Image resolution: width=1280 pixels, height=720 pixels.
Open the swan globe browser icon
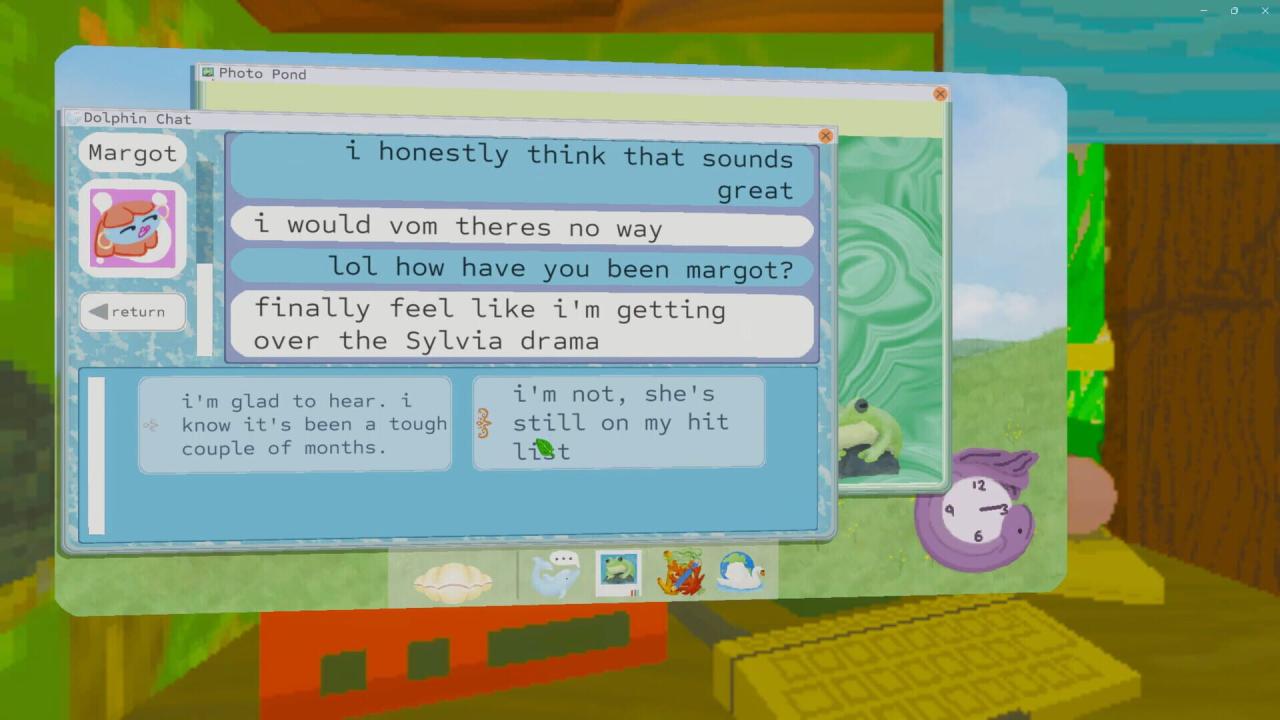point(741,573)
